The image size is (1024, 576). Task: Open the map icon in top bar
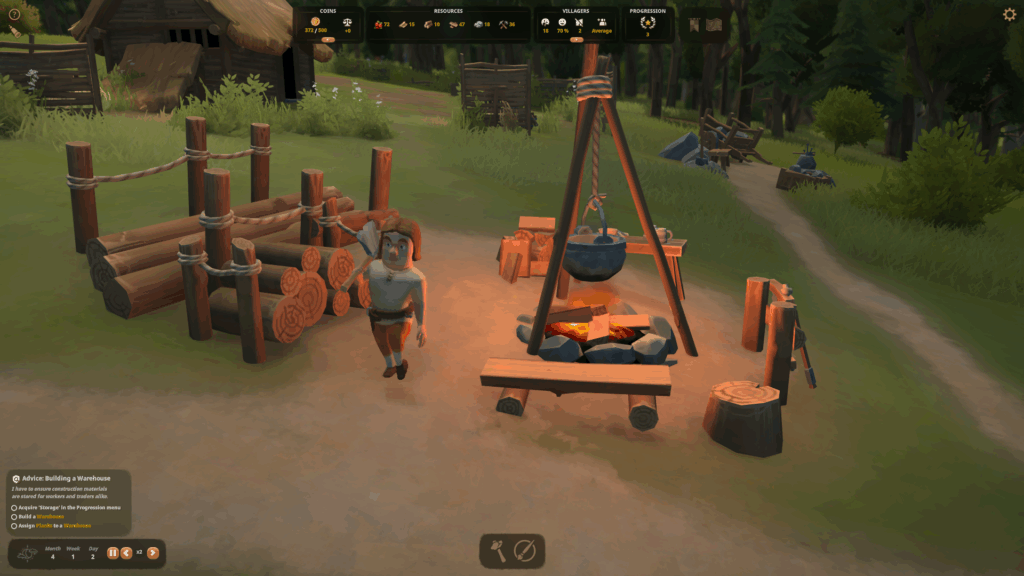(x=716, y=24)
